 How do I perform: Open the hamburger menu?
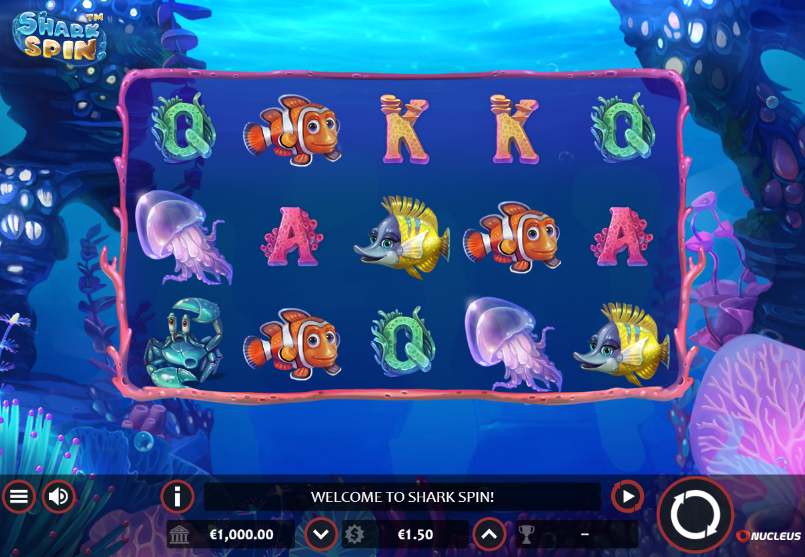pyautogui.click(x=18, y=495)
